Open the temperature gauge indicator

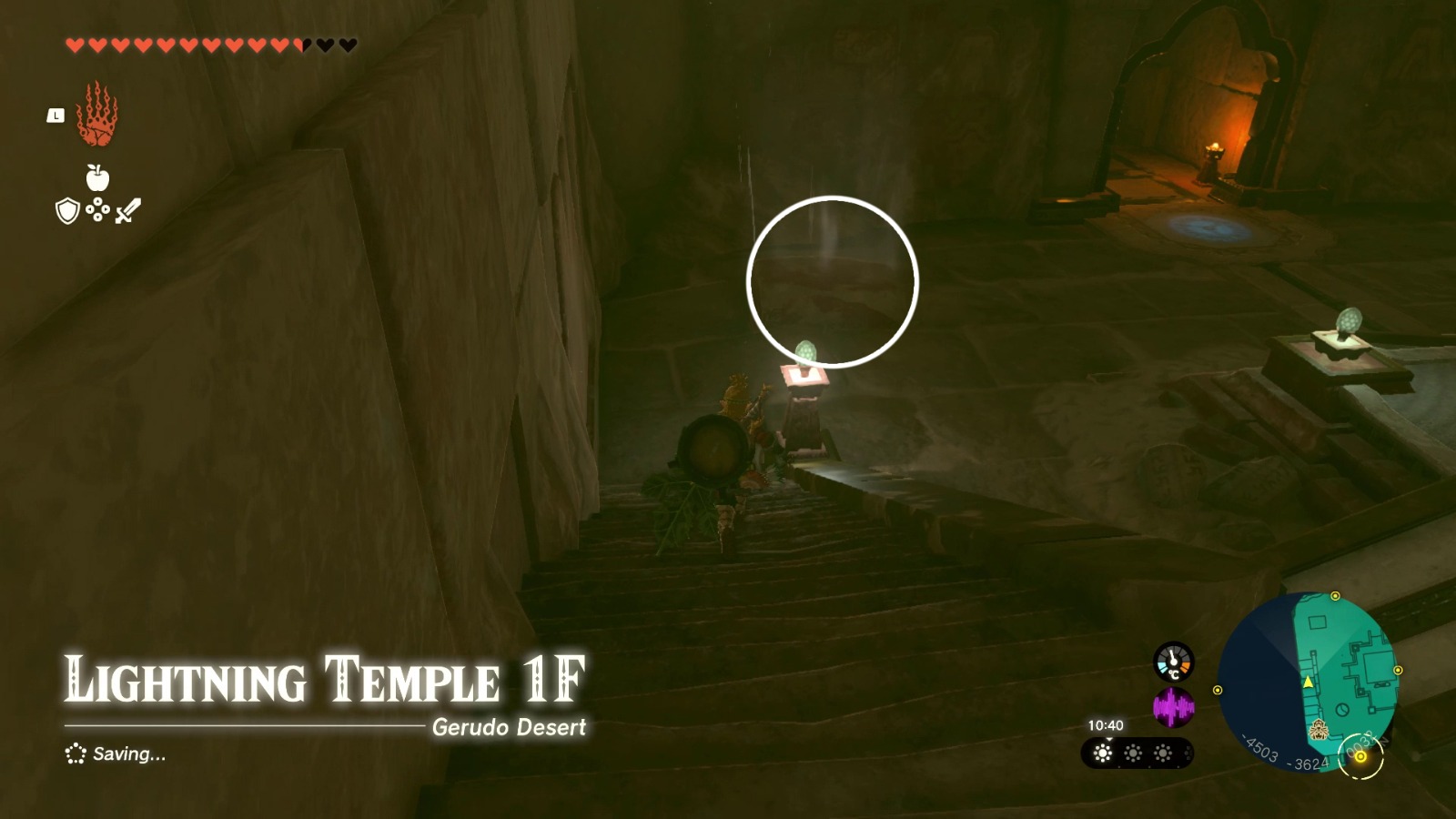pyautogui.click(x=1173, y=662)
